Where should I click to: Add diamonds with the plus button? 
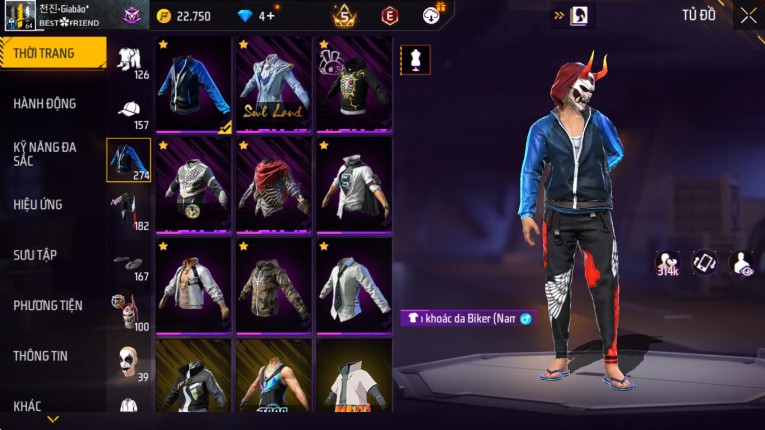click(x=270, y=16)
